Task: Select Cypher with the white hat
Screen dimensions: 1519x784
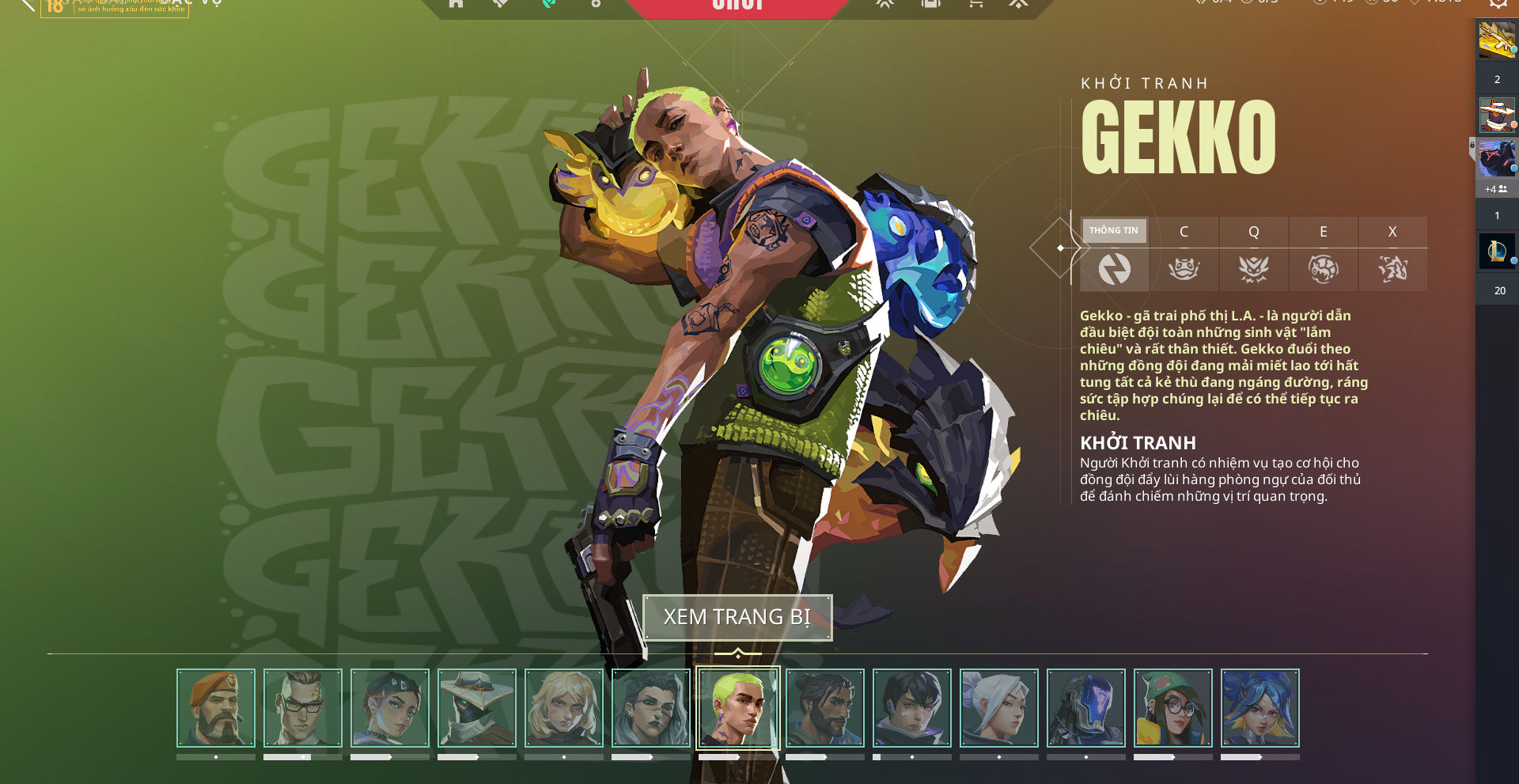Action: click(x=477, y=708)
